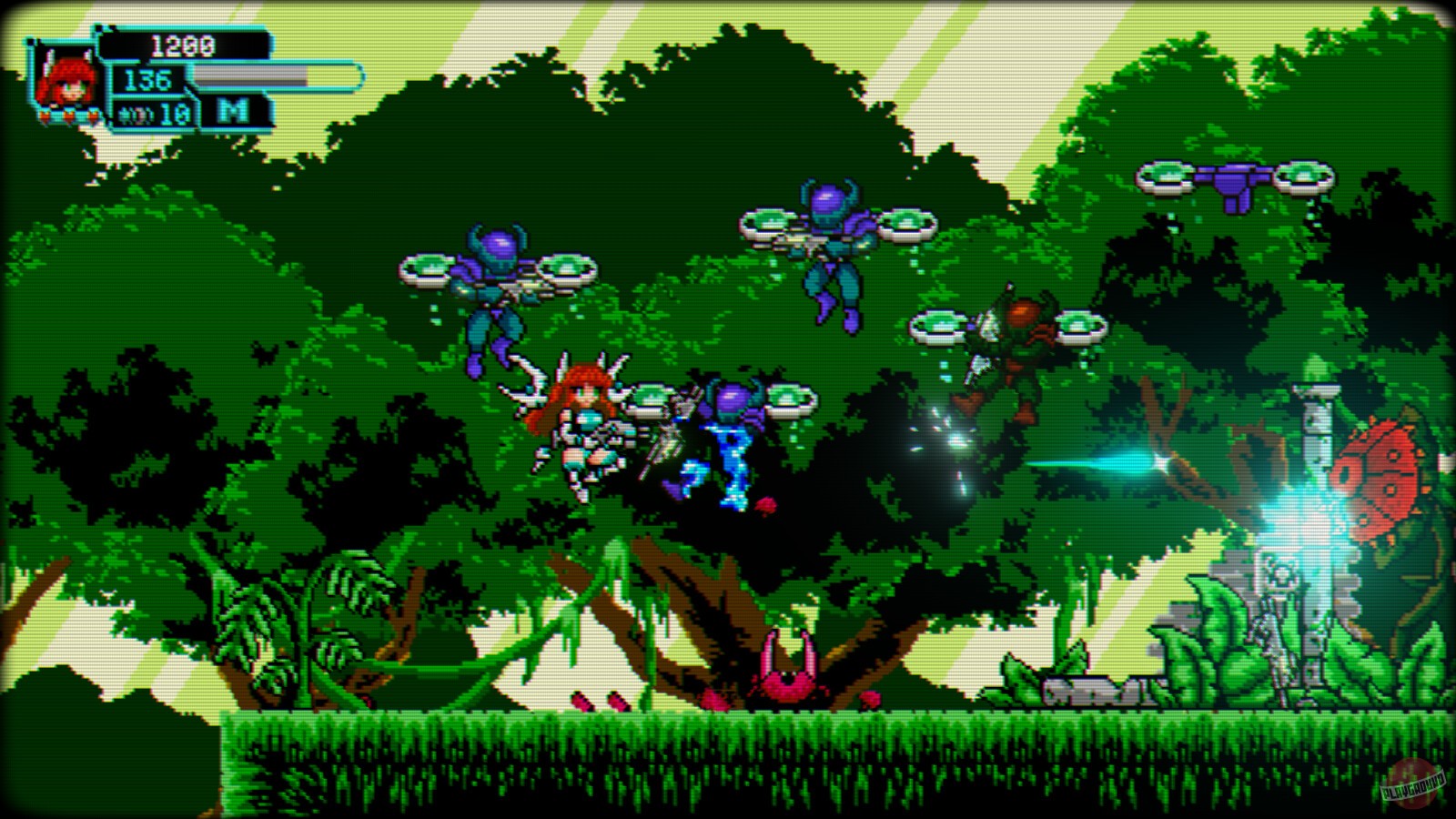Click the health value reading 136
The height and width of the screenshot is (819, 1456).
click(150, 80)
